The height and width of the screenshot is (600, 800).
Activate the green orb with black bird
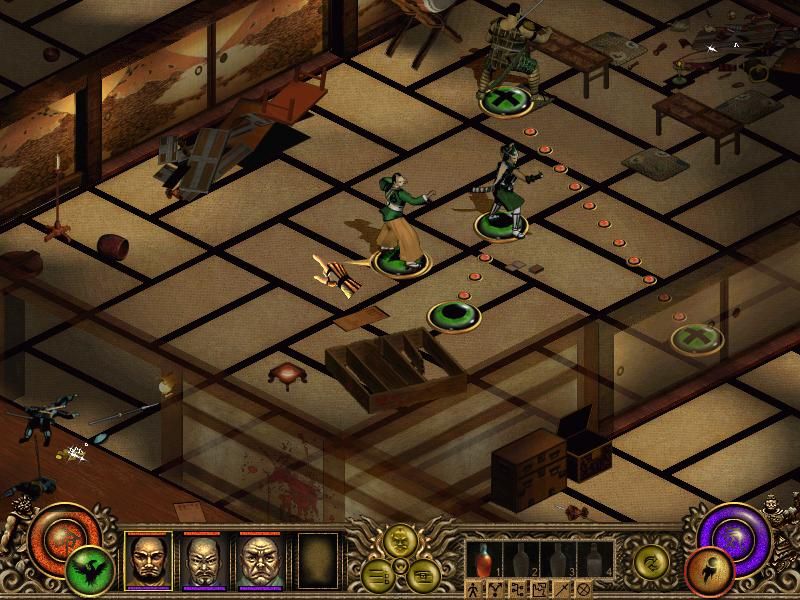[91, 571]
